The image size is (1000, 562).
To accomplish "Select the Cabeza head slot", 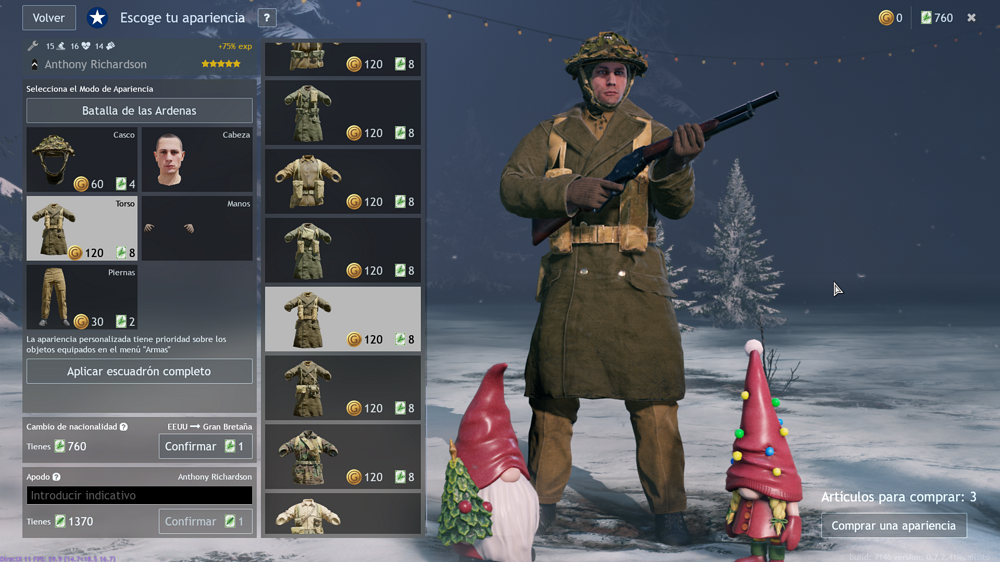I will [x=196, y=160].
